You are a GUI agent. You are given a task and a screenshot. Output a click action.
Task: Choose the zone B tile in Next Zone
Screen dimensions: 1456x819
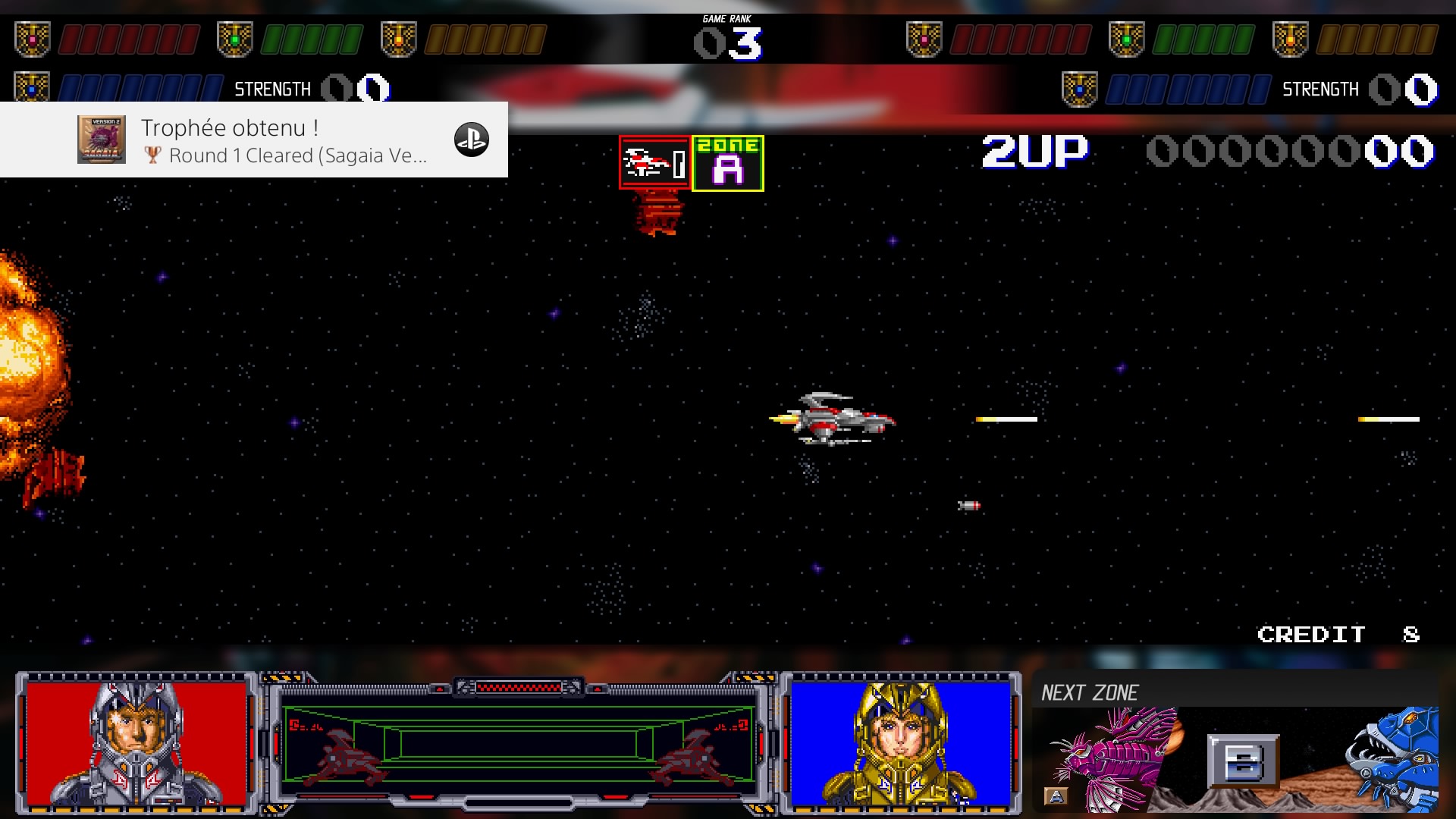tap(1243, 761)
